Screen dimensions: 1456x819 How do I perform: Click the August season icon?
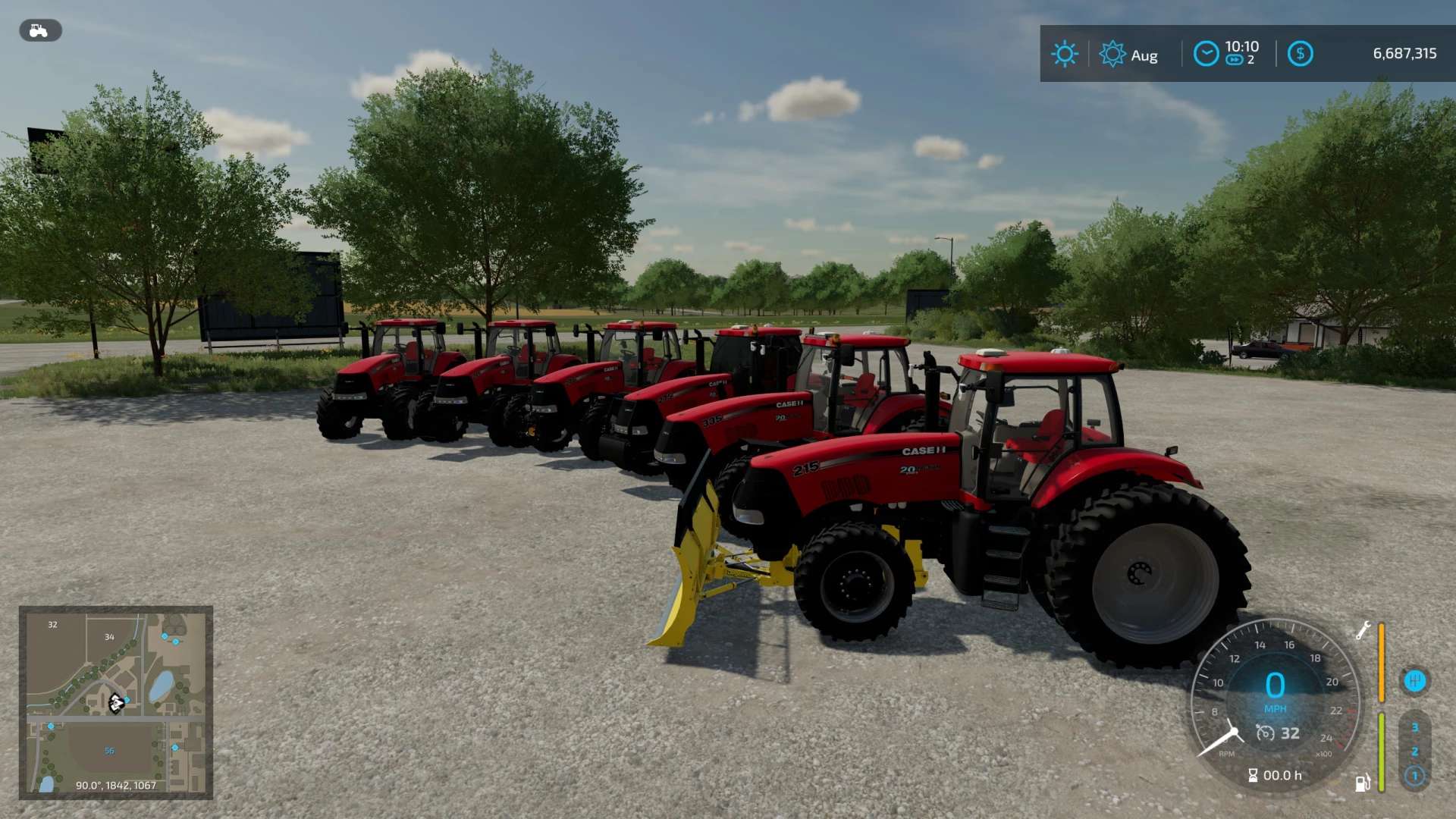[1112, 54]
